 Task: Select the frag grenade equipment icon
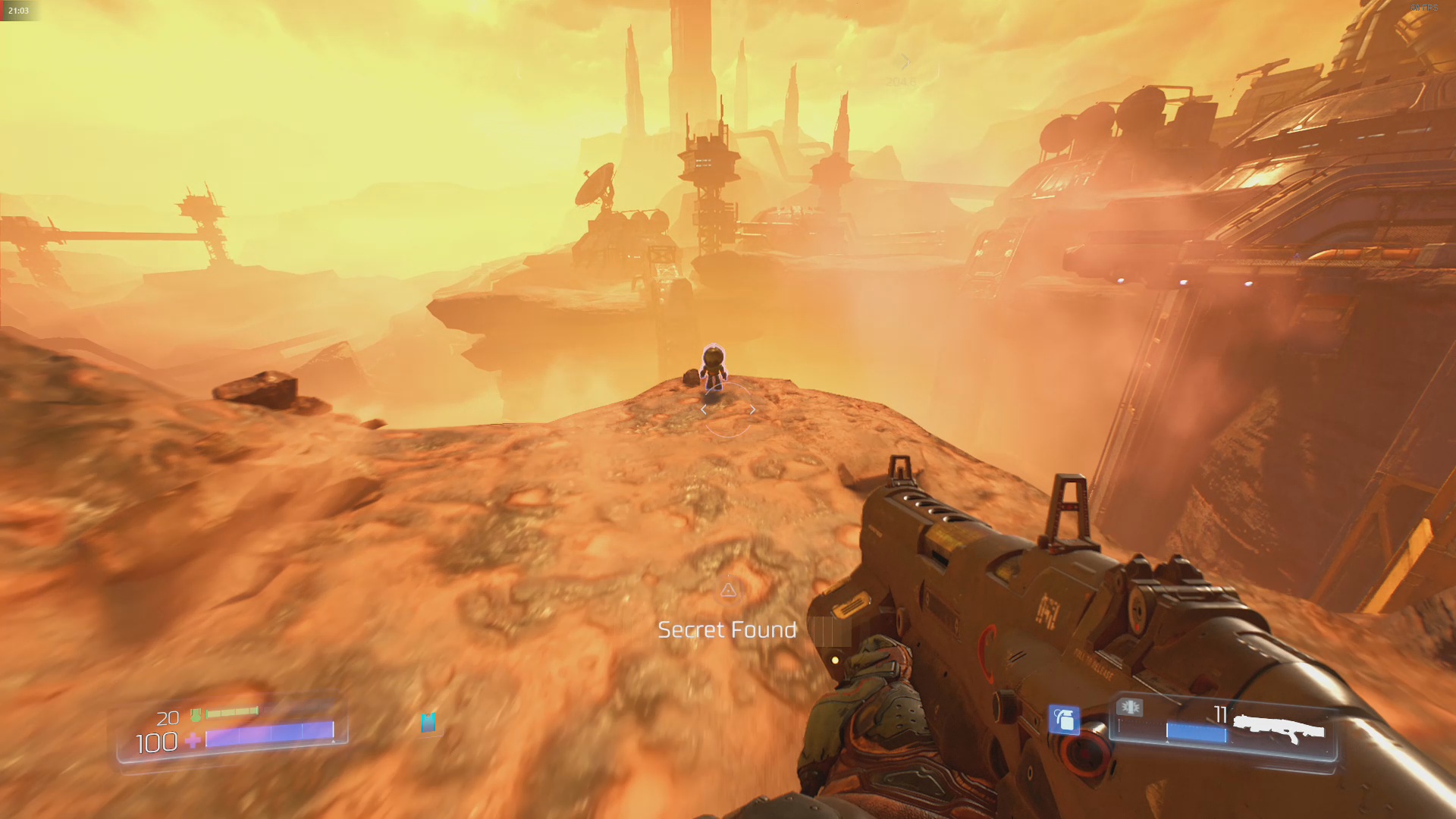click(x=1064, y=719)
